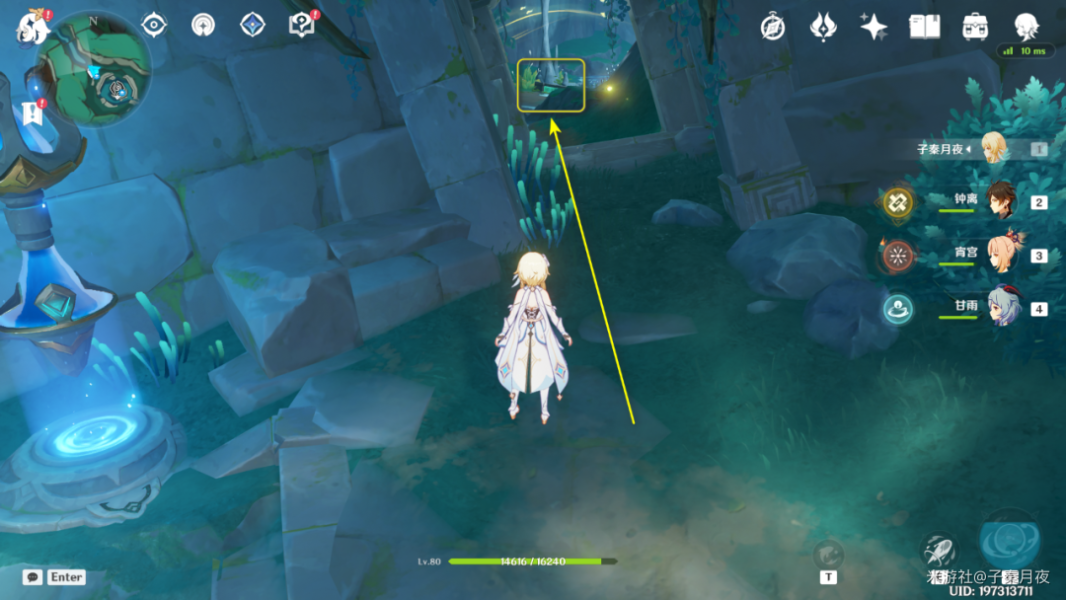Open the winged battle pass icon
Screen dimensions: 1066x600
(823, 27)
